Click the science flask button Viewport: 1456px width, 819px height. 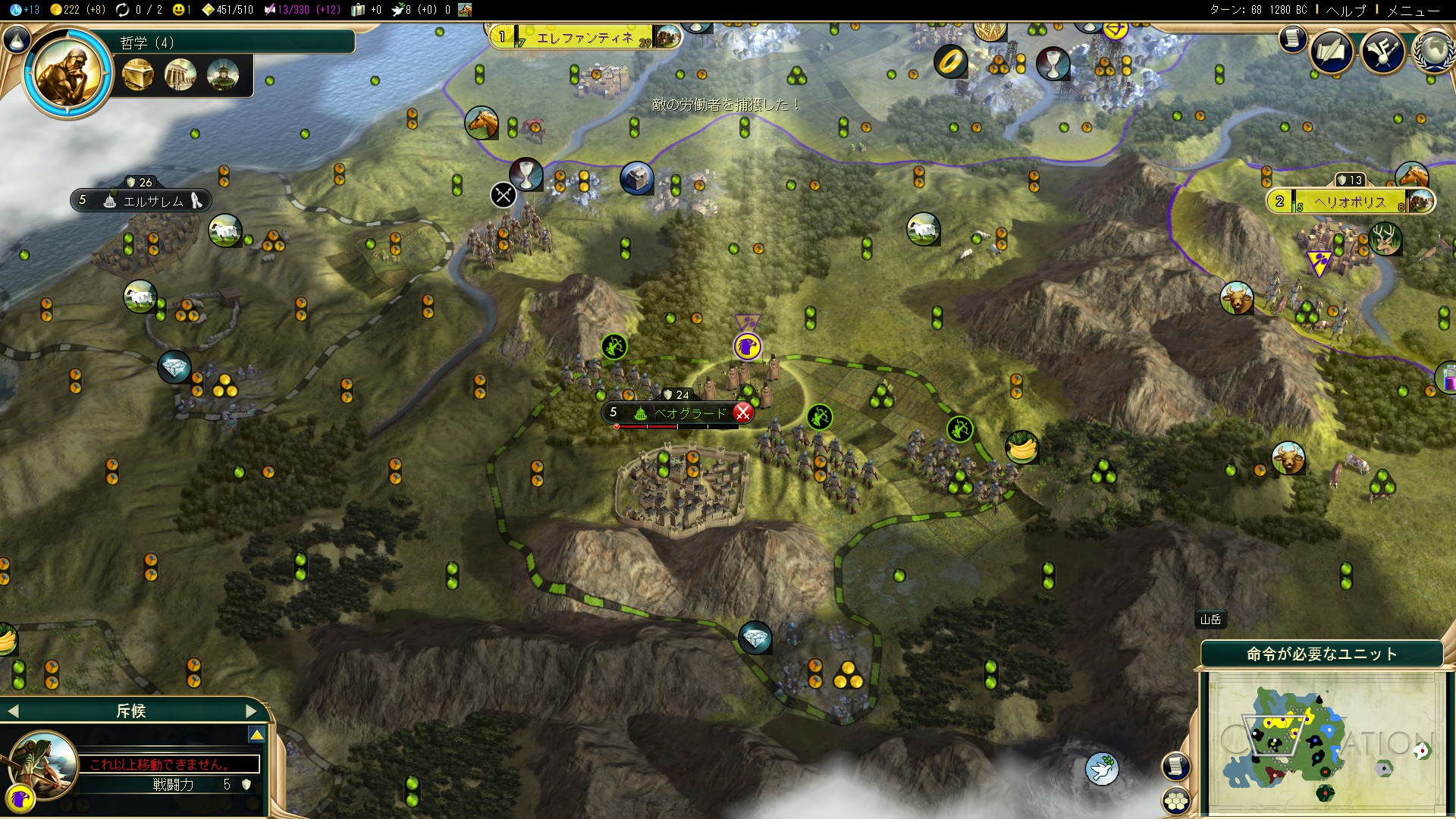(17, 39)
